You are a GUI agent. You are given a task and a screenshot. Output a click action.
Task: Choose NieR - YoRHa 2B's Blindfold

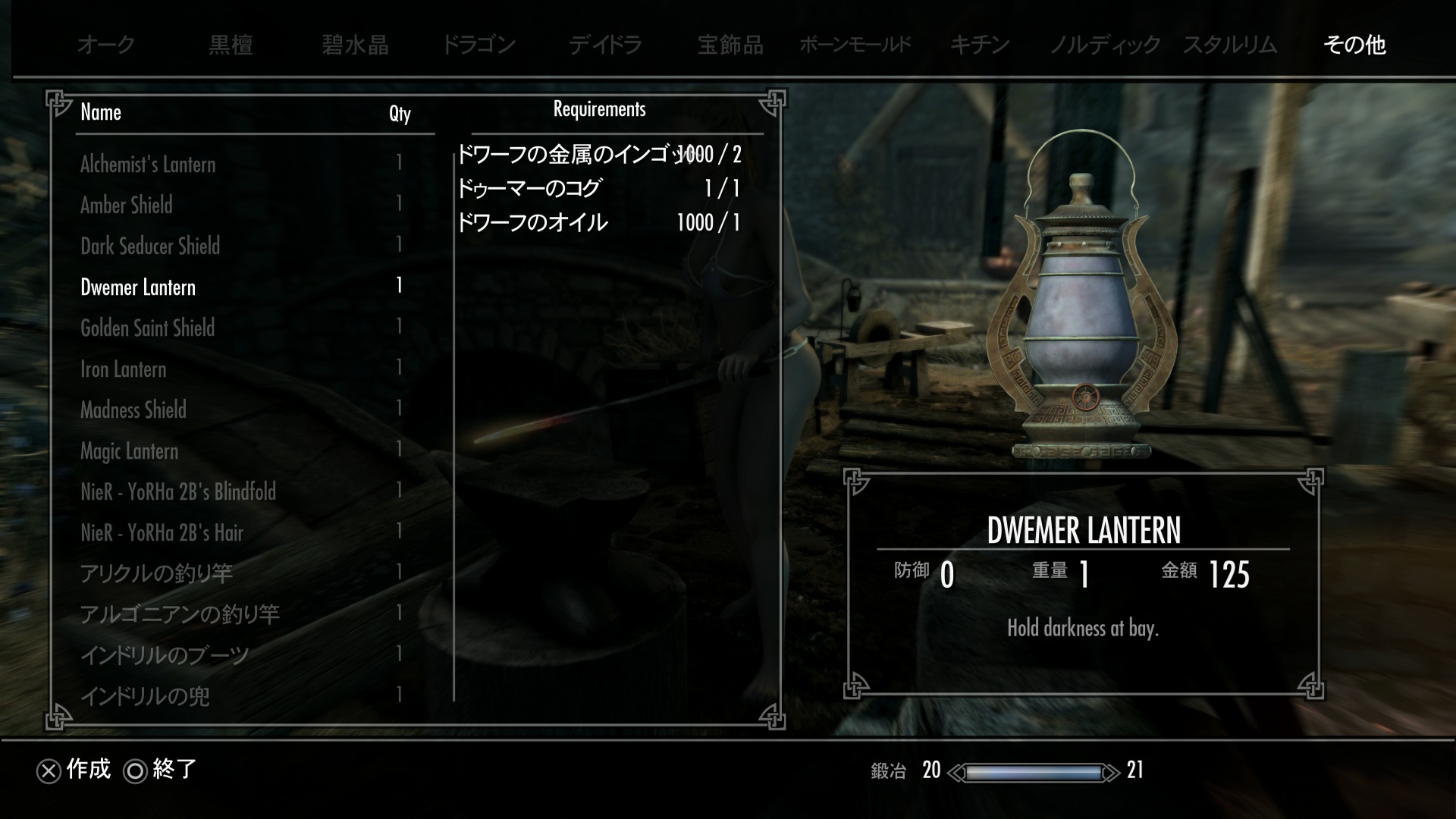click(x=178, y=491)
